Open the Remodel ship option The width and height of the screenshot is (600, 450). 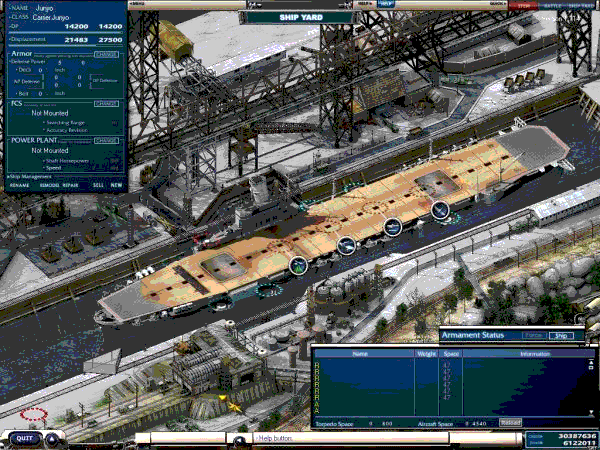pyautogui.click(x=46, y=185)
